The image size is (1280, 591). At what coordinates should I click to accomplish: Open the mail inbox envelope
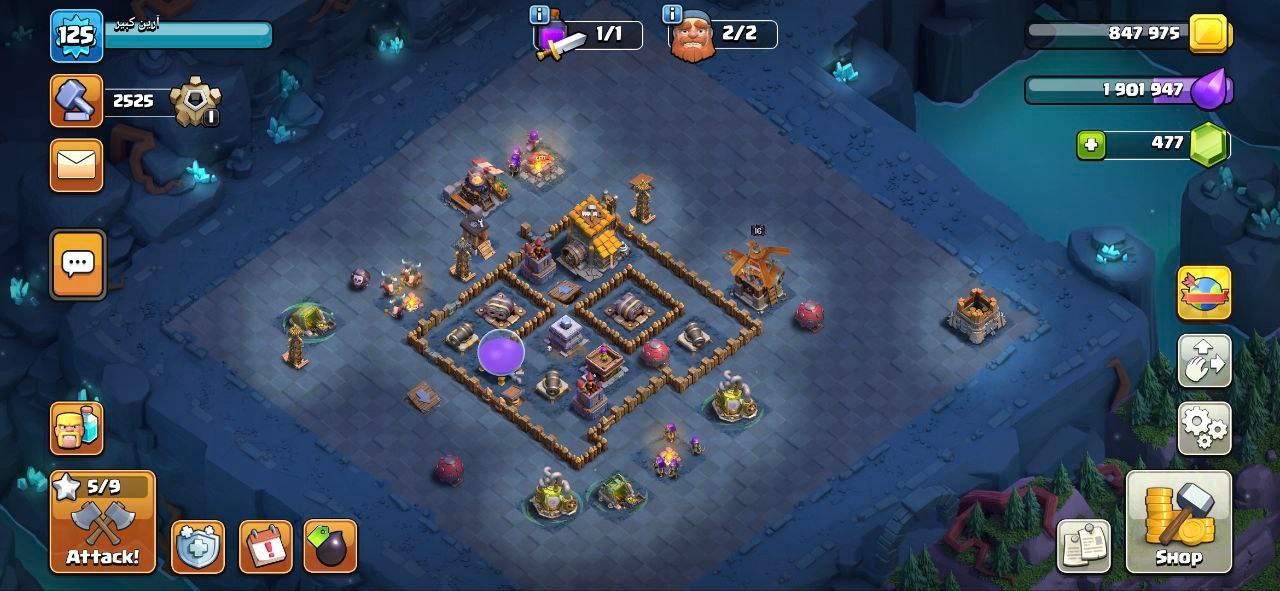coord(77,165)
